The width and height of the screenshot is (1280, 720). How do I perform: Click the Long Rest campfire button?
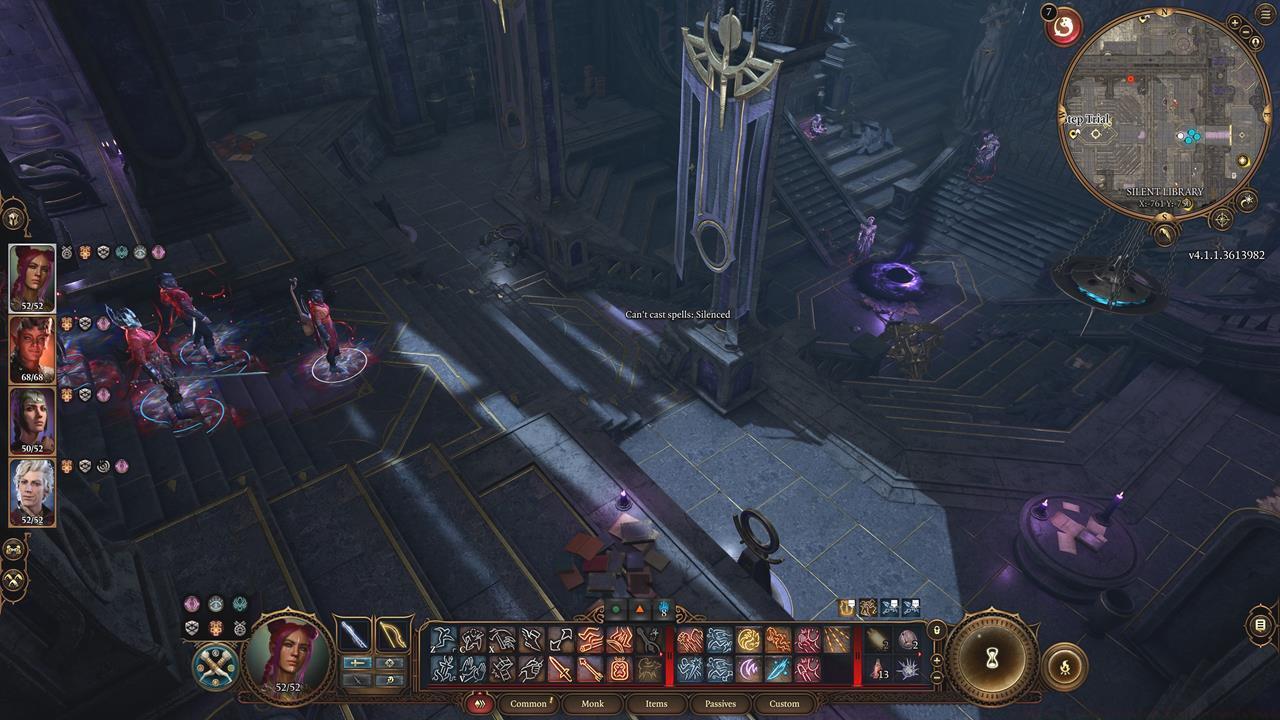click(1065, 666)
